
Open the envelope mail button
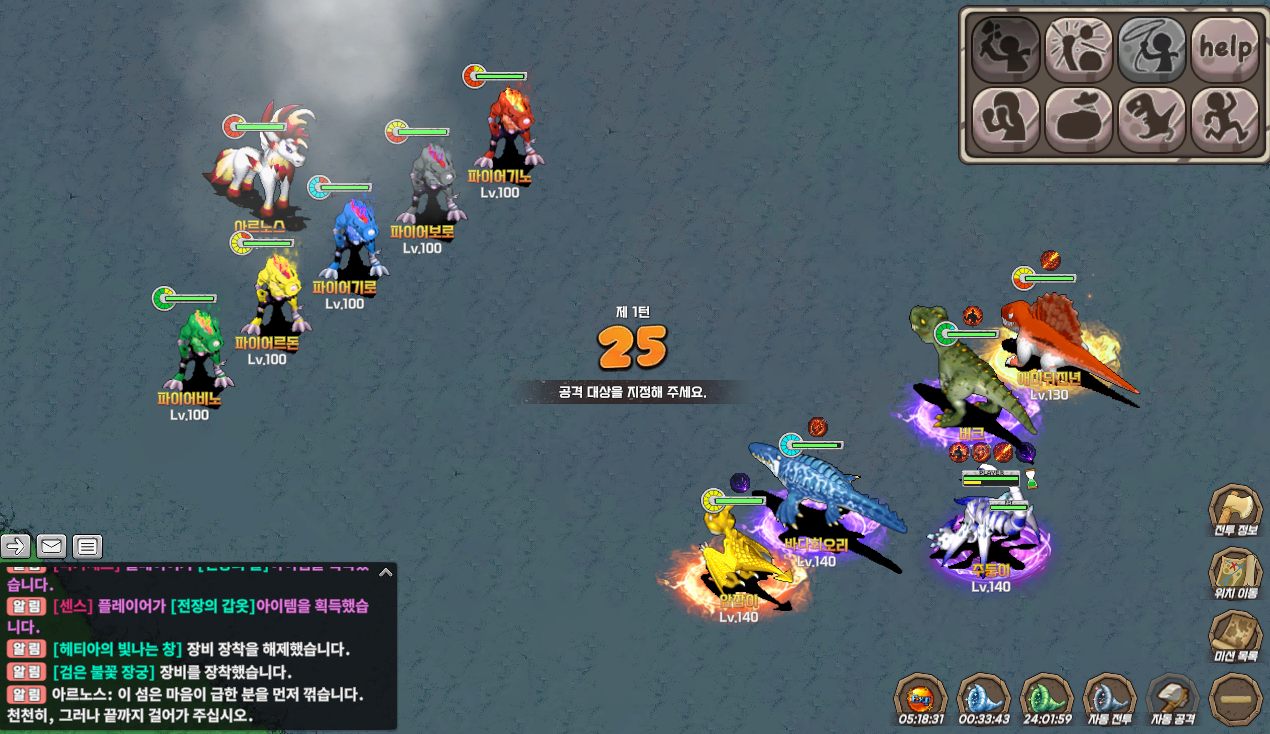[x=52, y=546]
